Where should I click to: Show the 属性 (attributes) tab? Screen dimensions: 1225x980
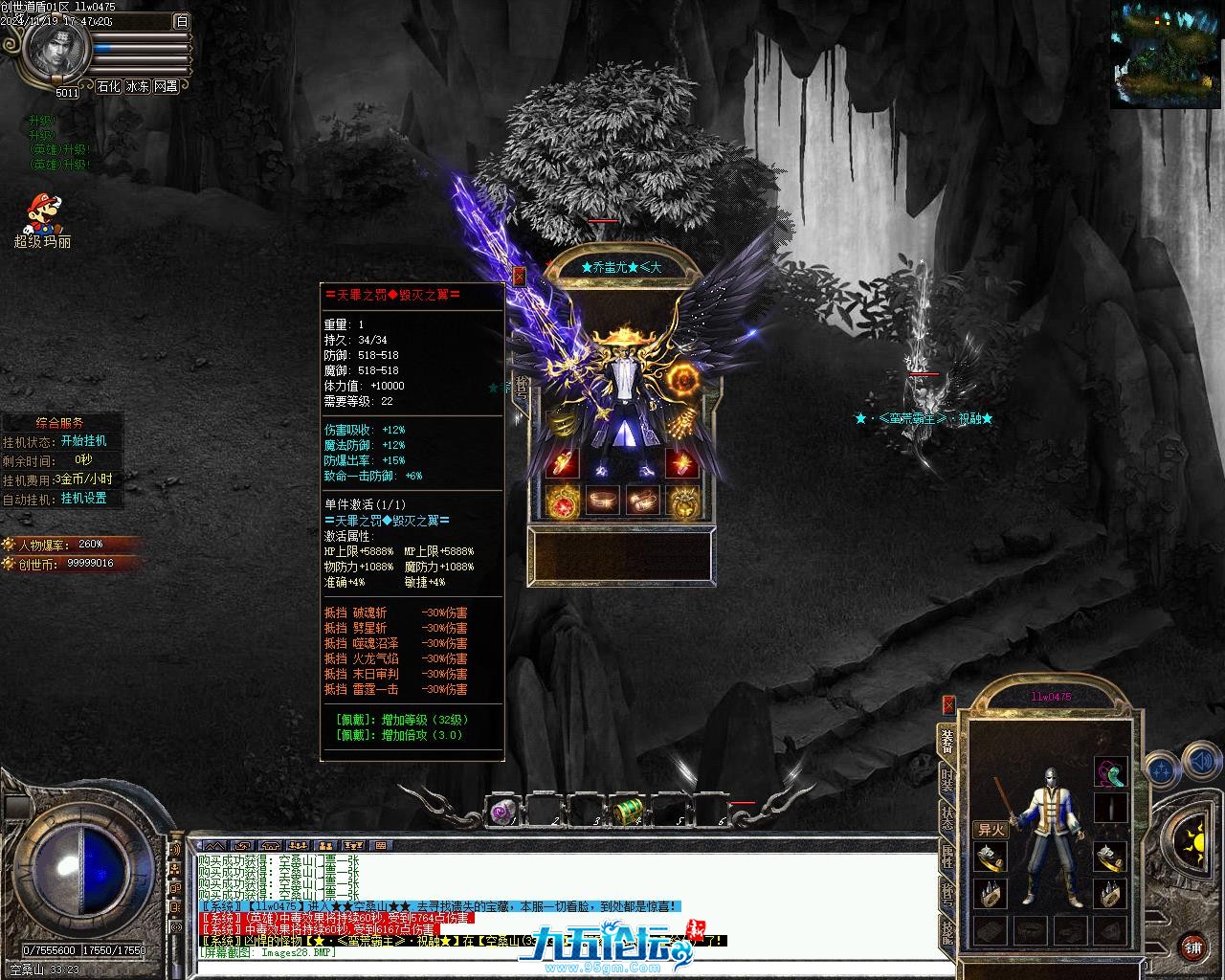[947, 856]
